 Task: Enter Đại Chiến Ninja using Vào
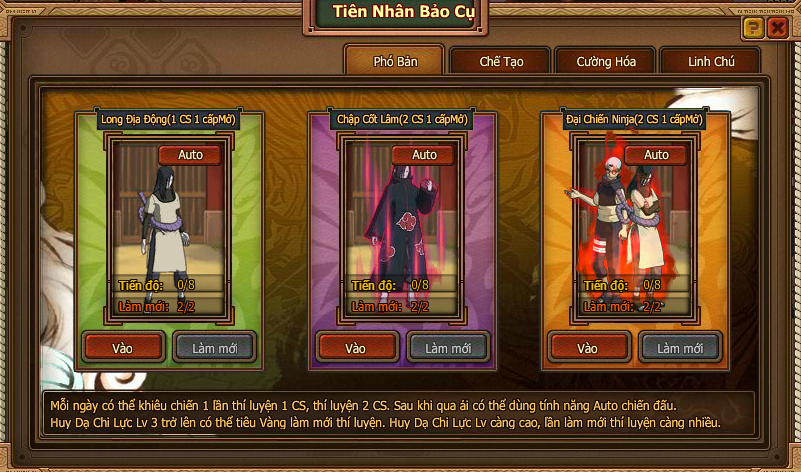[x=588, y=348]
